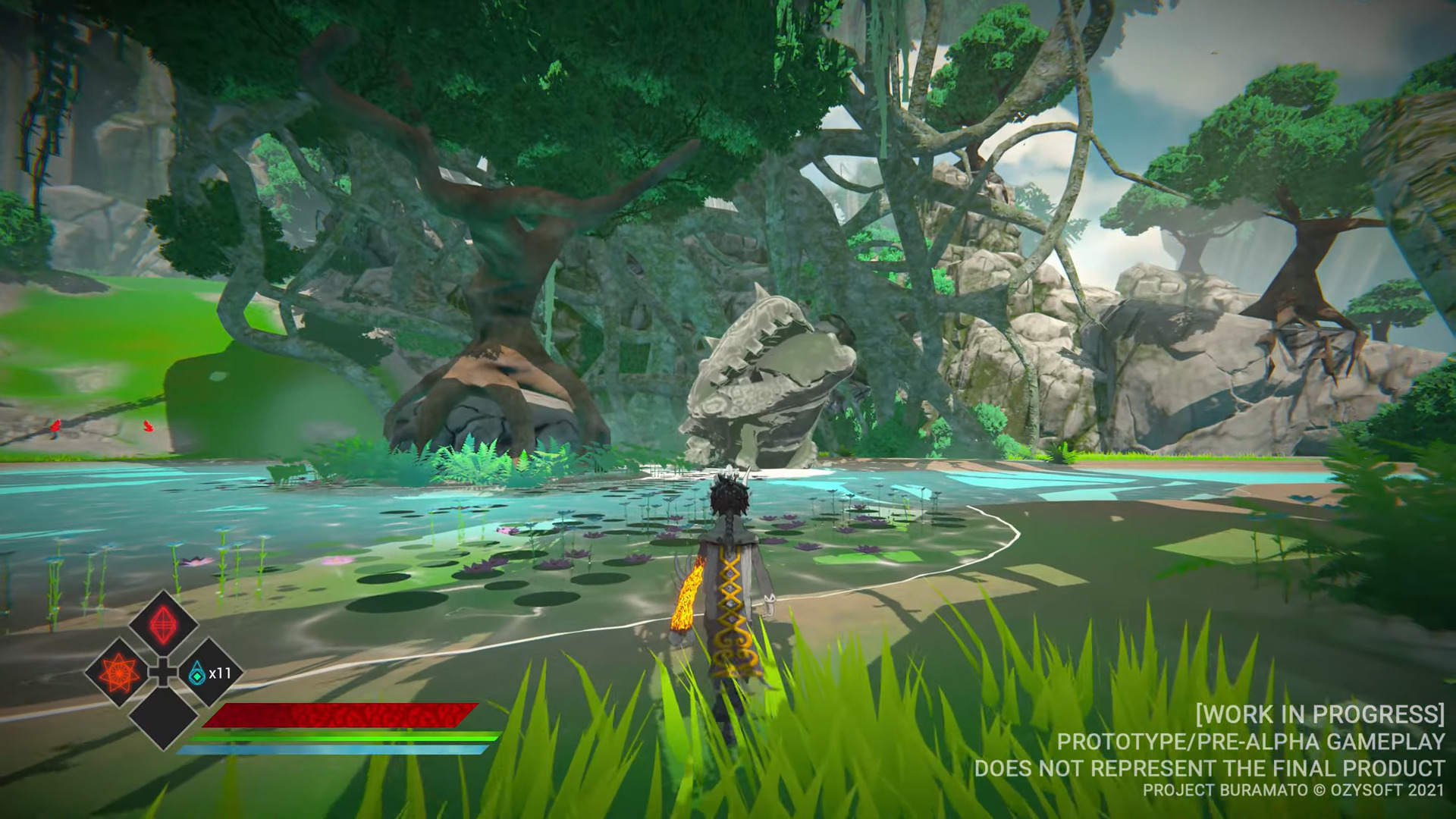Activate the orange star sigil ability
The width and height of the screenshot is (1456, 819).
[x=119, y=672]
